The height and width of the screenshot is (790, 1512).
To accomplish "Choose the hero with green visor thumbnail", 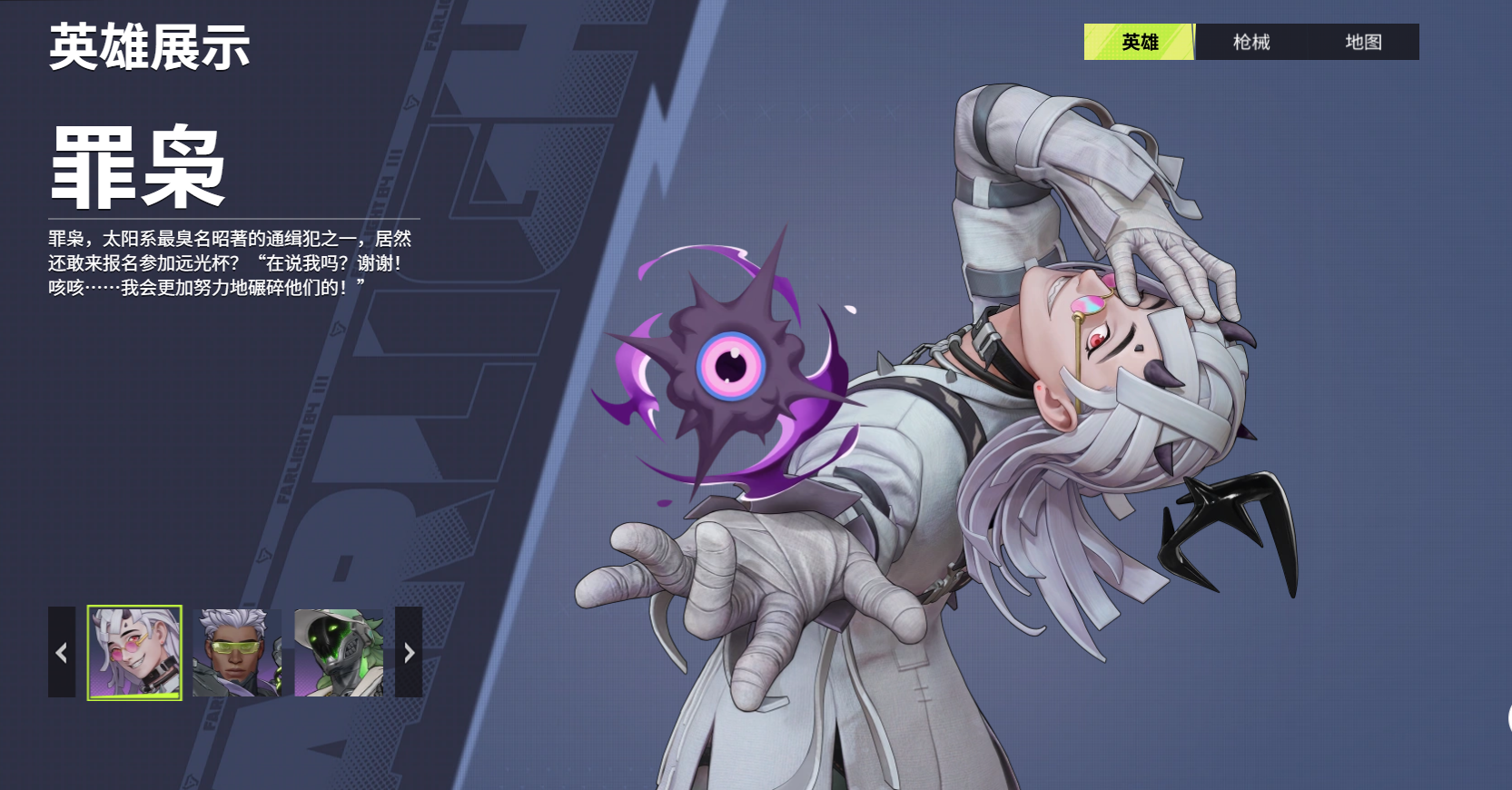I will pyautogui.click(x=236, y=652).
